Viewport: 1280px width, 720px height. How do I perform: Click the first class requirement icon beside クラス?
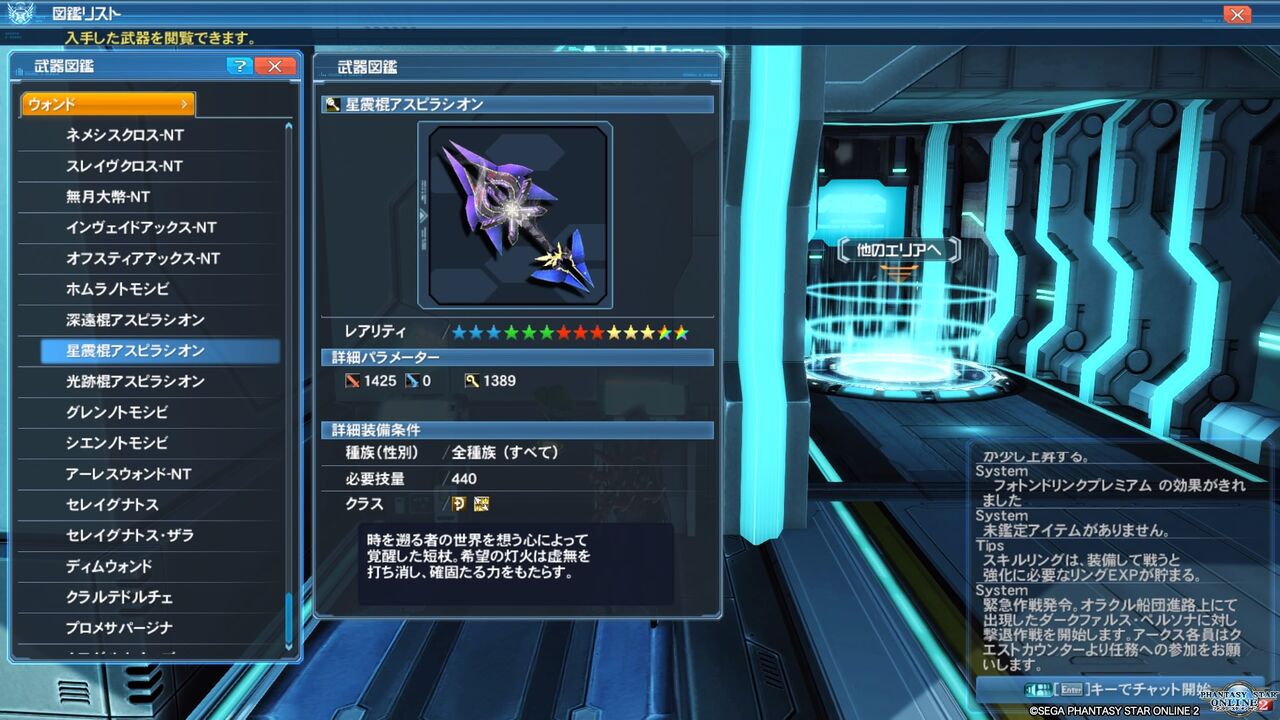(458, 504)
